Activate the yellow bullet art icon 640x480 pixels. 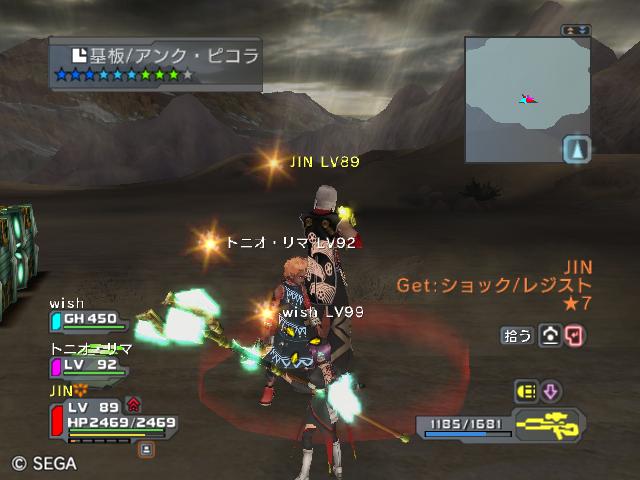tap(526, 391)
